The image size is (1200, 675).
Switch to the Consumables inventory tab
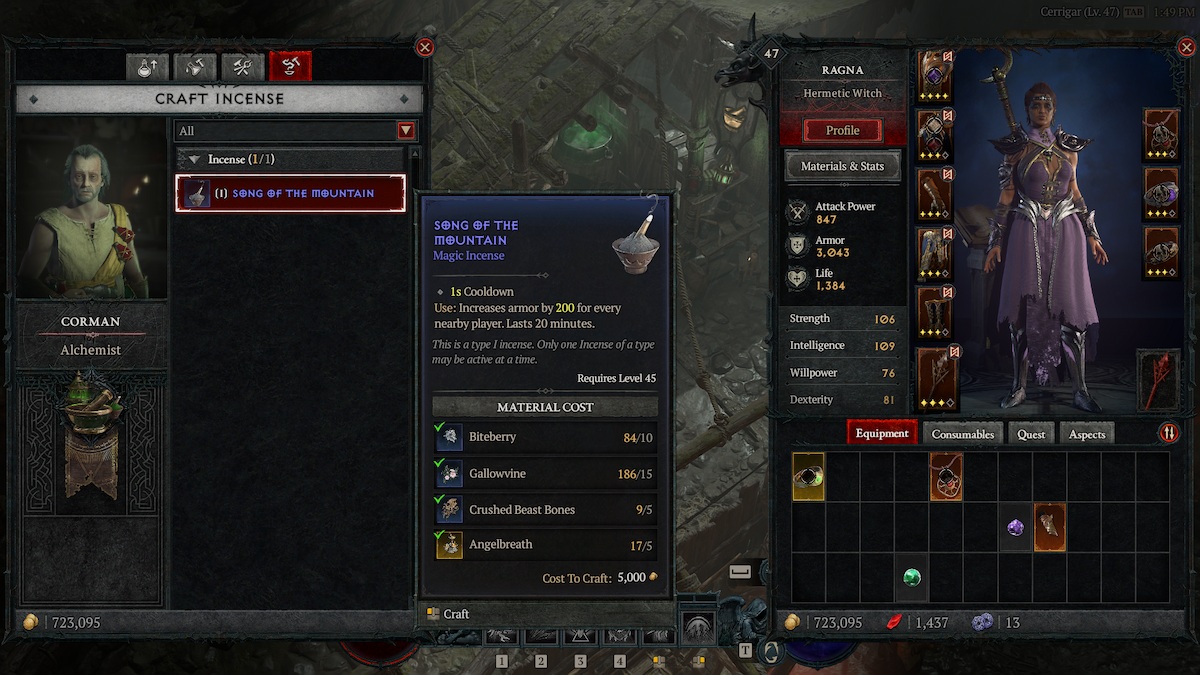963,433
